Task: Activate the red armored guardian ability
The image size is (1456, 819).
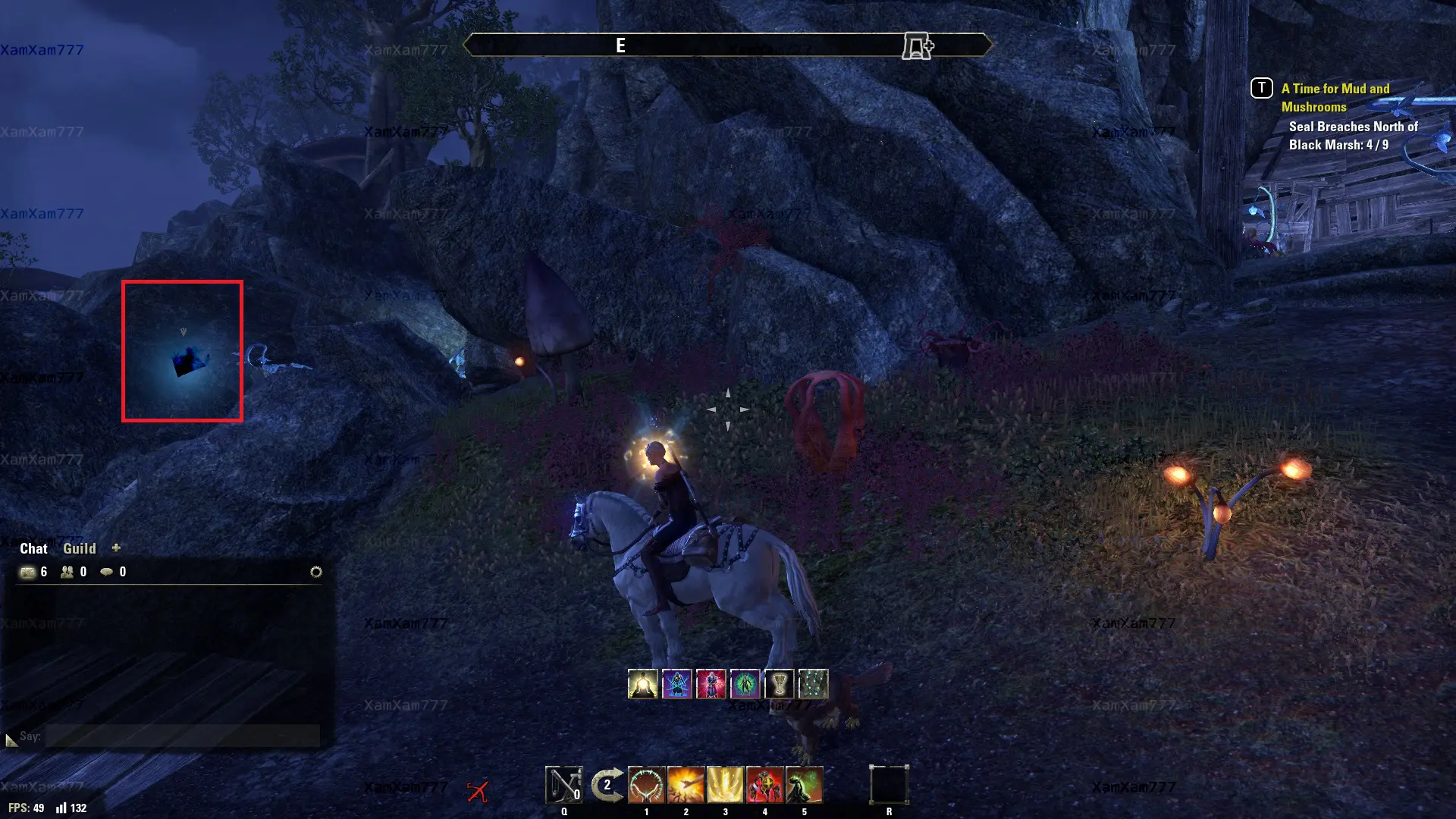Action: pyautogui.click(x=764, y=785)
